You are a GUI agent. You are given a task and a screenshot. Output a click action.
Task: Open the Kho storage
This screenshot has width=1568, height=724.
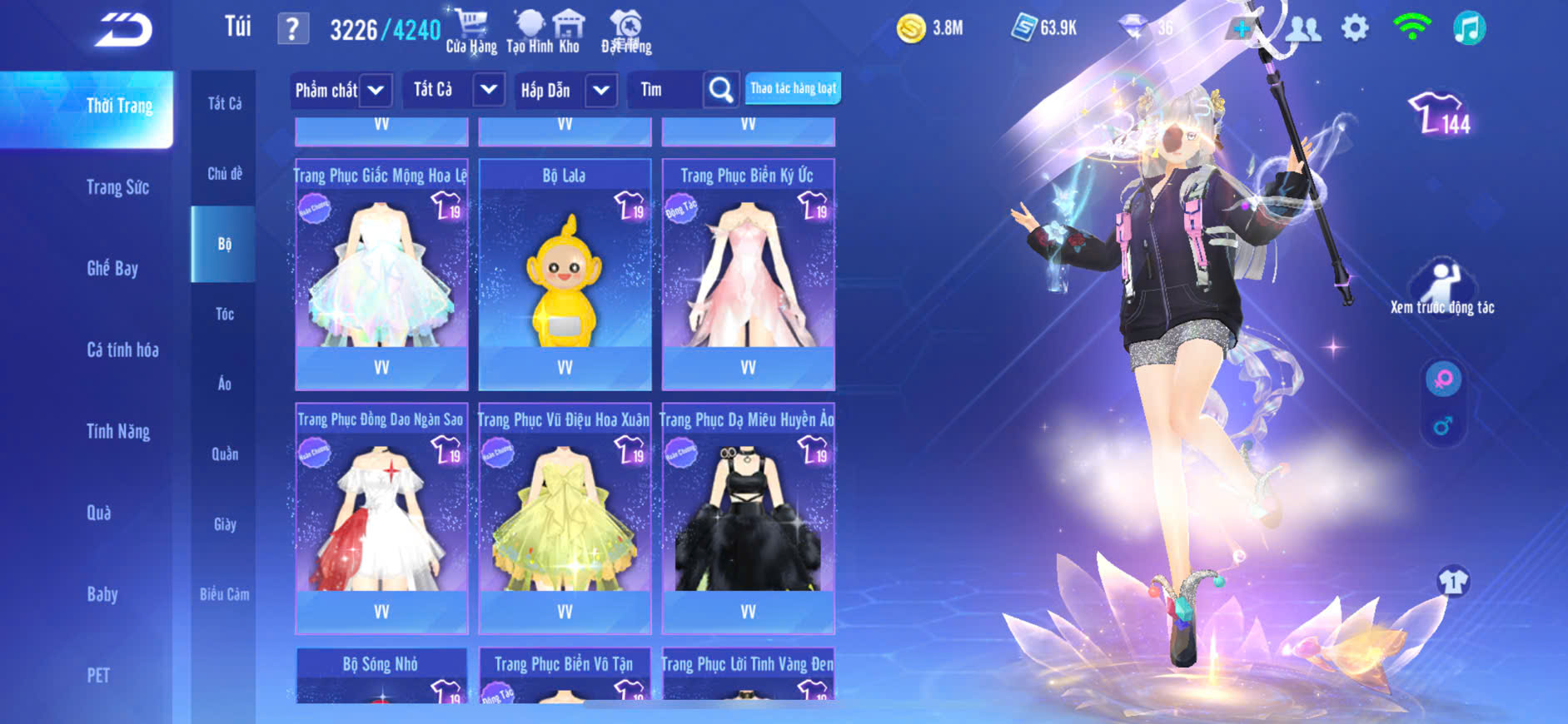tap(570, 32)
